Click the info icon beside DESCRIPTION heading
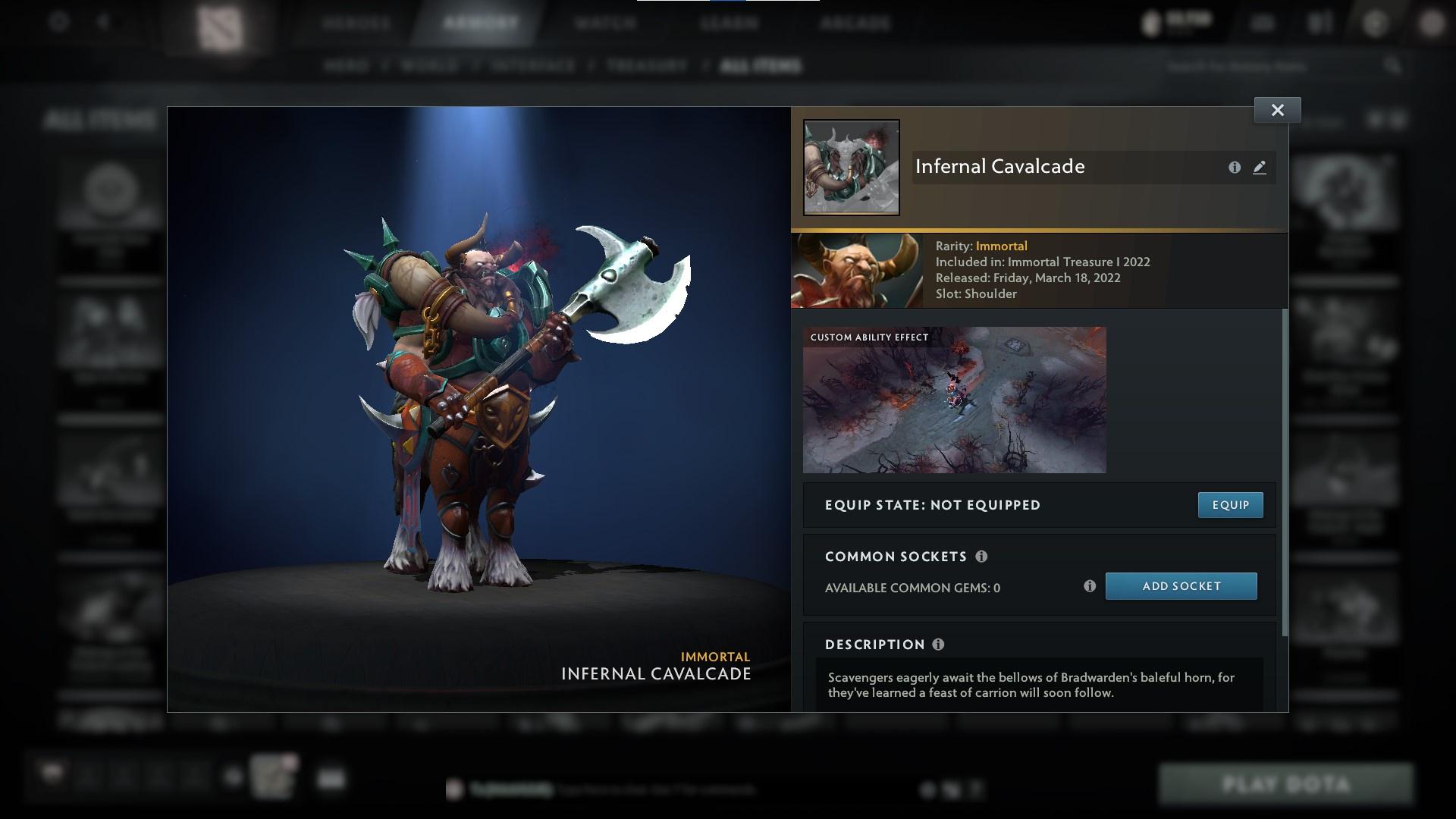 (x=938, y=645)
